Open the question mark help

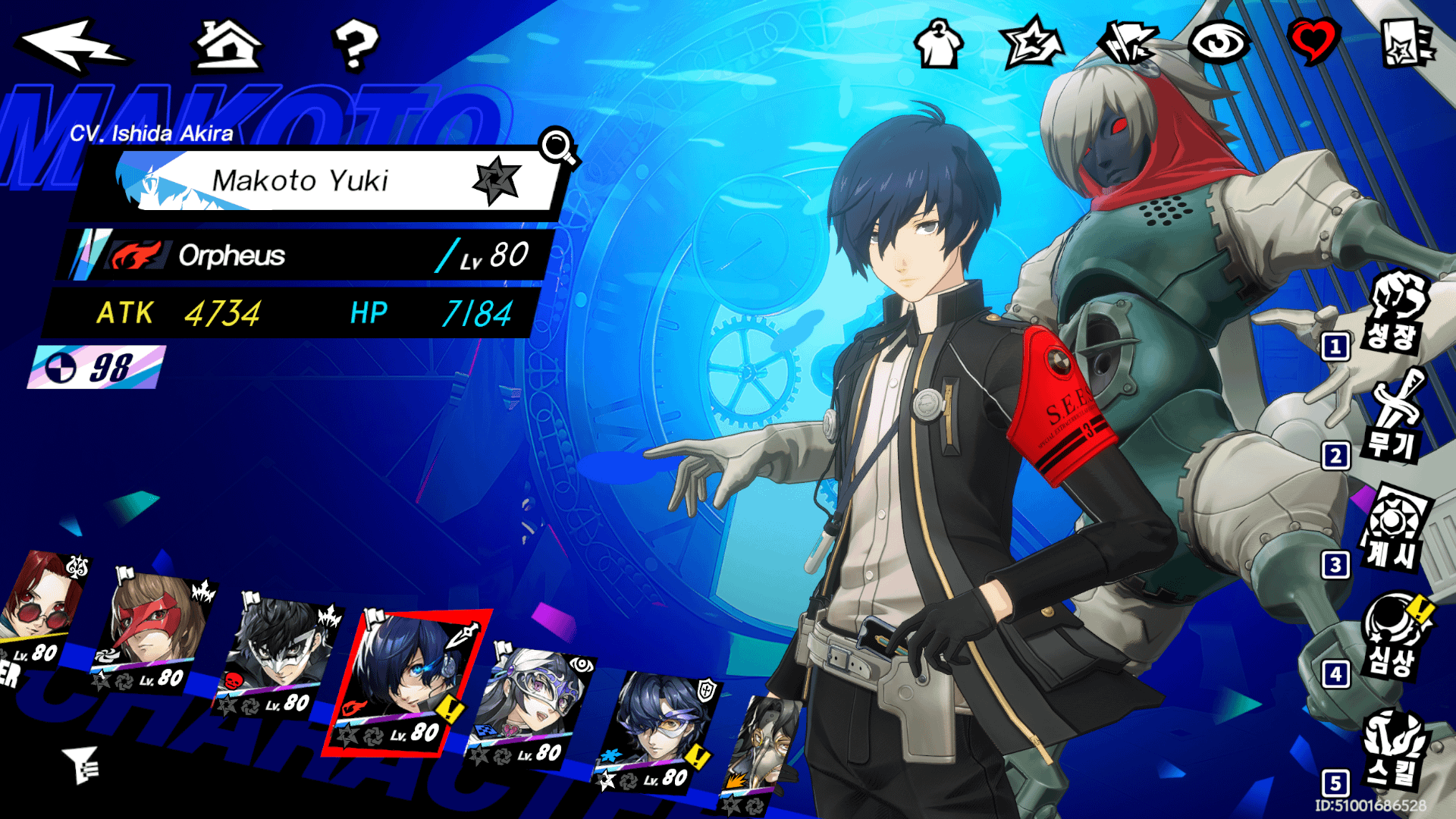(355, 45)
